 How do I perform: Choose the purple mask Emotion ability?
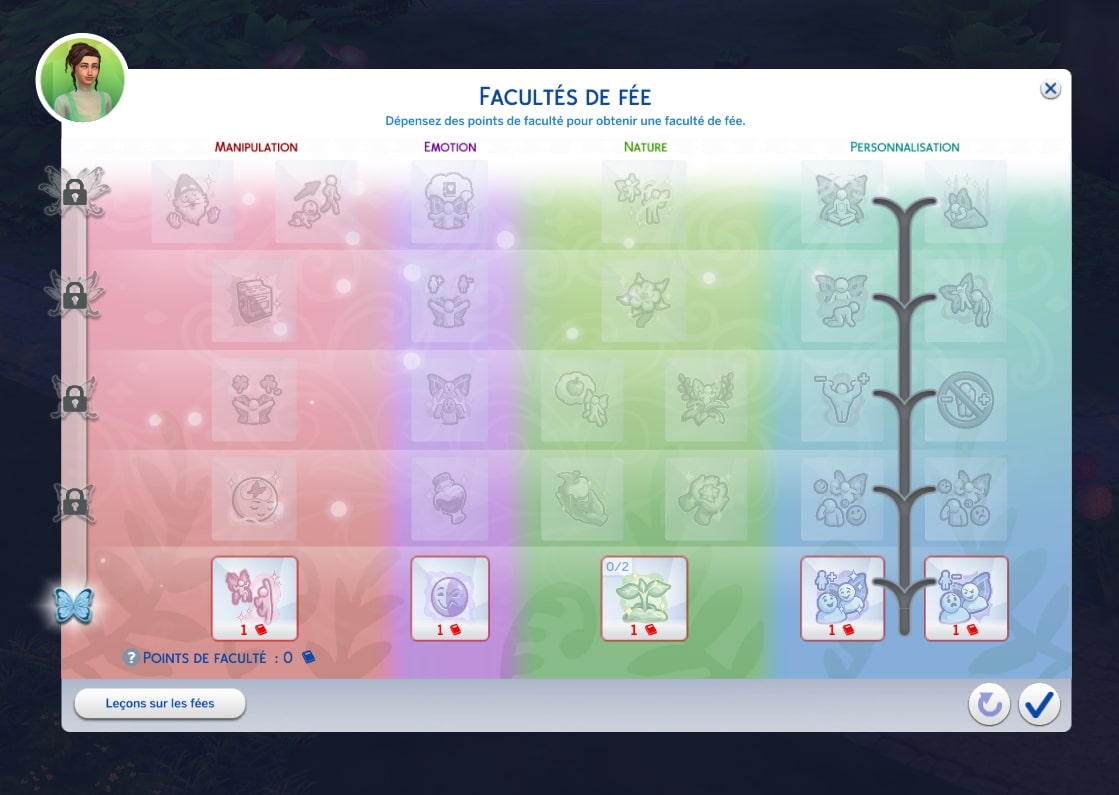[450, 597]
